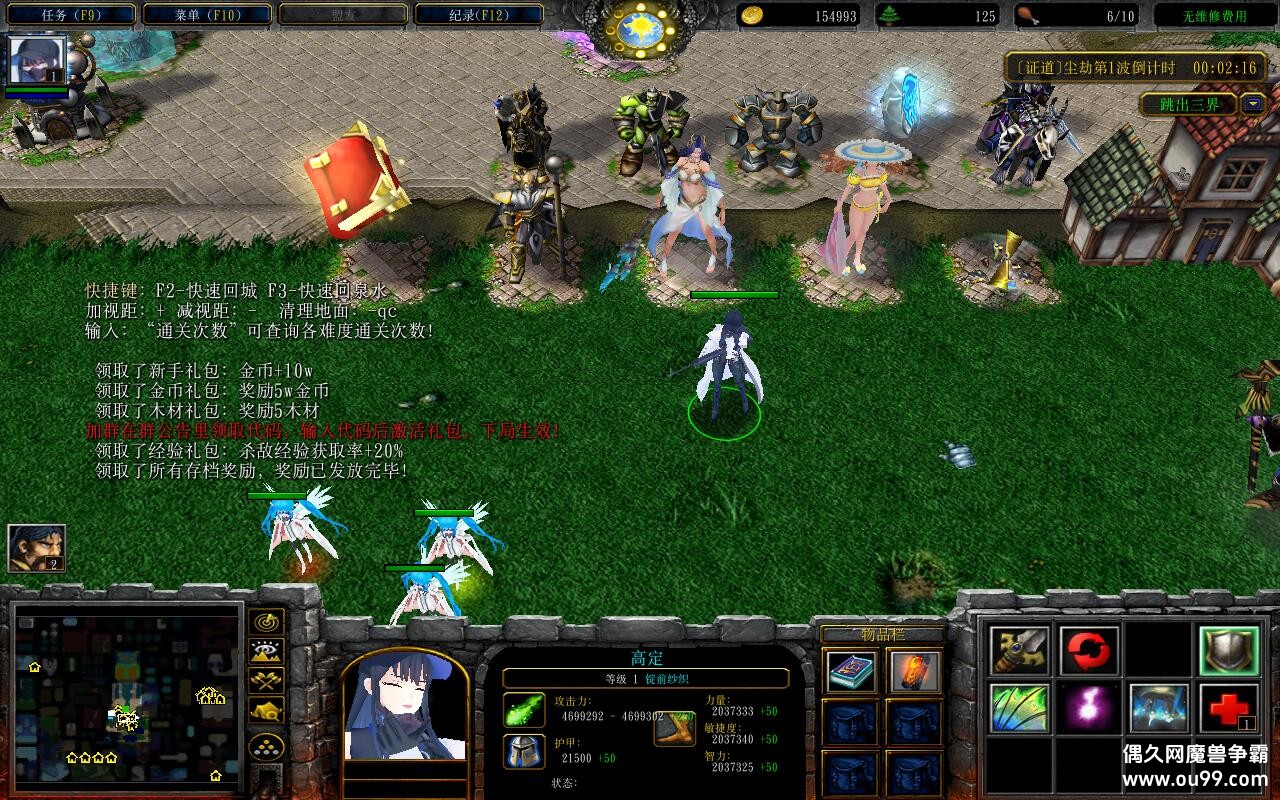Select the shield icon with green border
The width and height of the screenshot is (1280, 800).
[1228, 651]
